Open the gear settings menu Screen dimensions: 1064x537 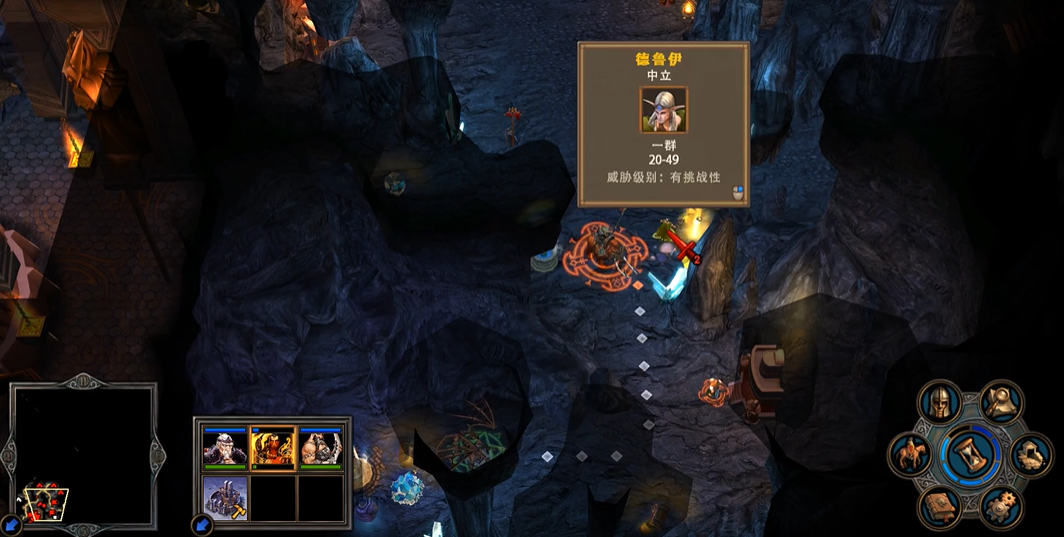tap(1001, 507)
